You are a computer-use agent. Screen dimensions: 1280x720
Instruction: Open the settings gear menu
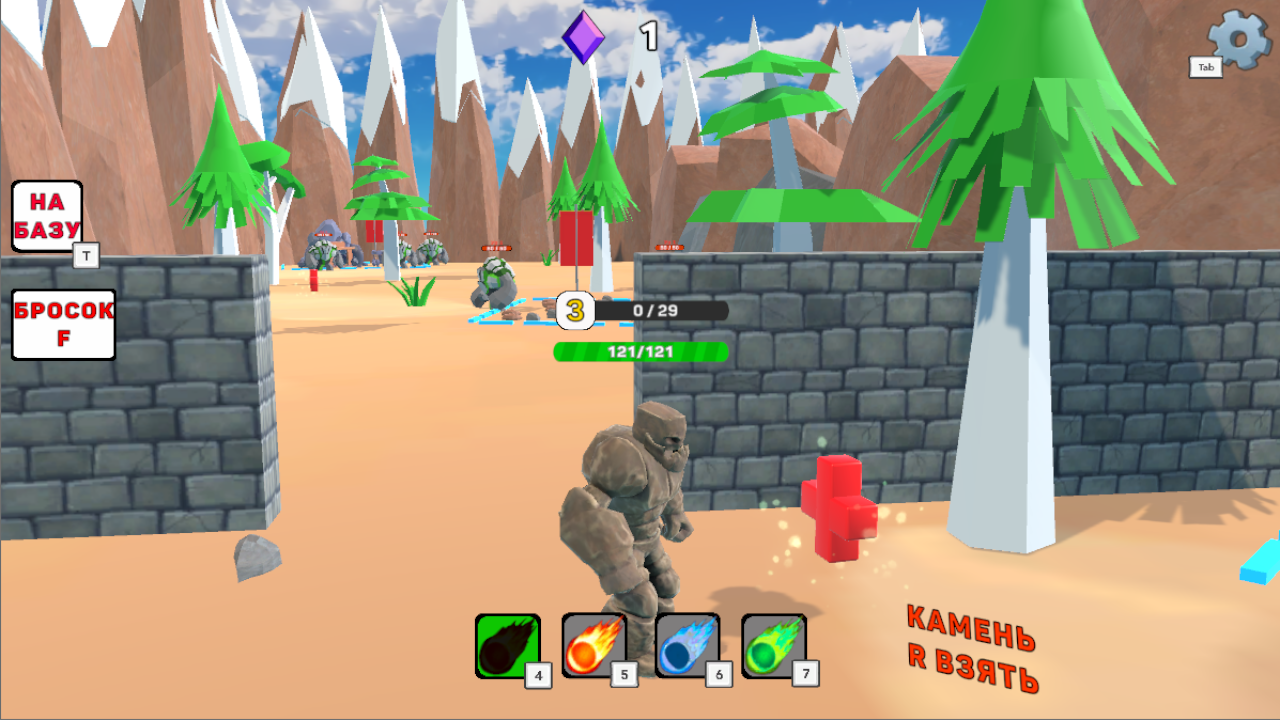(x=1237, y=37)
